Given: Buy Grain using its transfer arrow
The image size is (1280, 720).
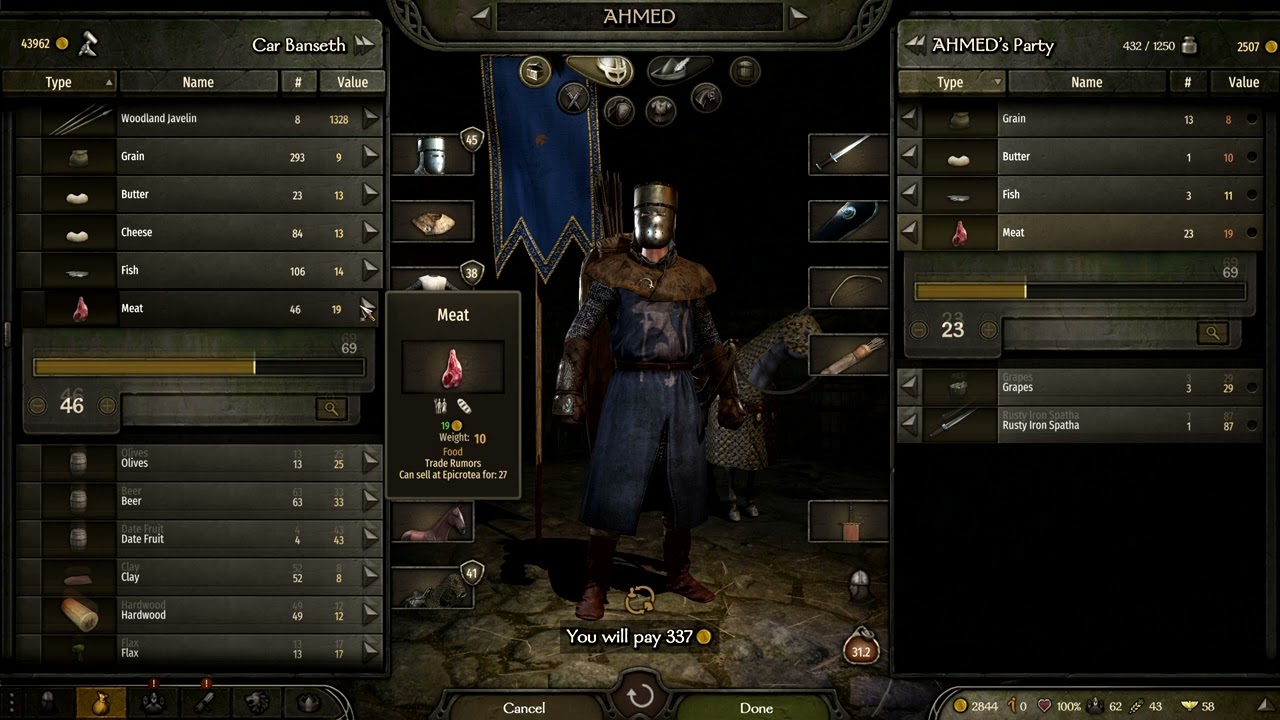Looking at the screenshot, I should tap(371, 156).
